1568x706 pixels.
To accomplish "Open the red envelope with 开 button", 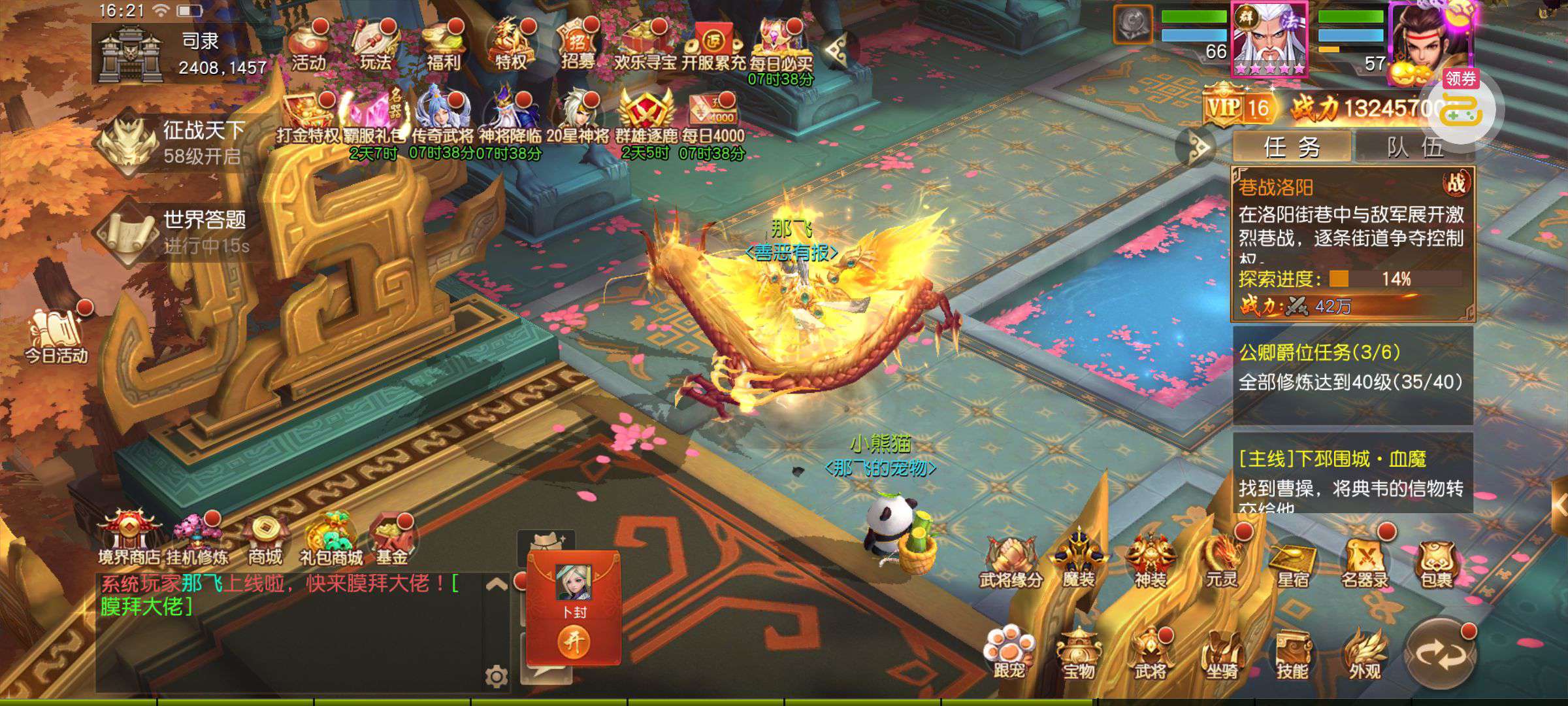I will (574, 642).
